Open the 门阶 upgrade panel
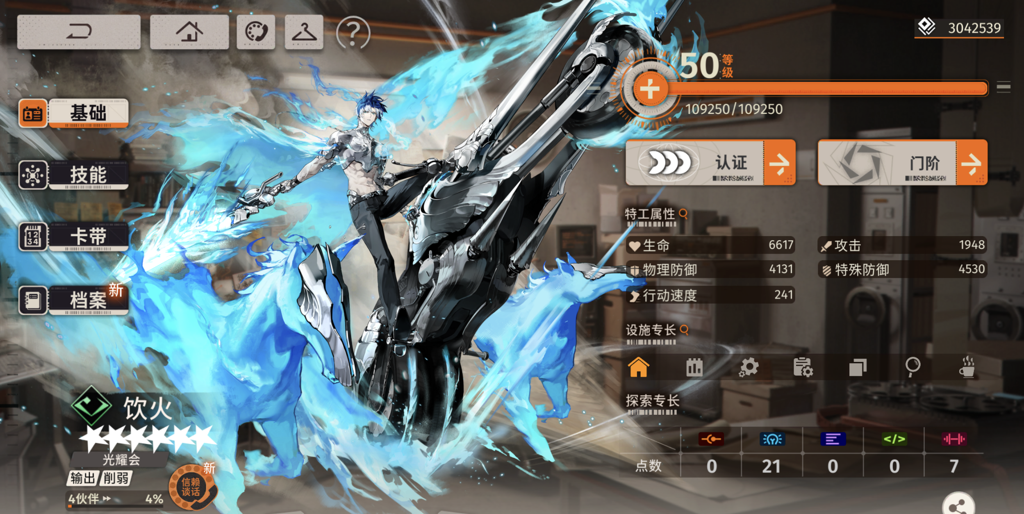1024x514 pixels. 902,162
